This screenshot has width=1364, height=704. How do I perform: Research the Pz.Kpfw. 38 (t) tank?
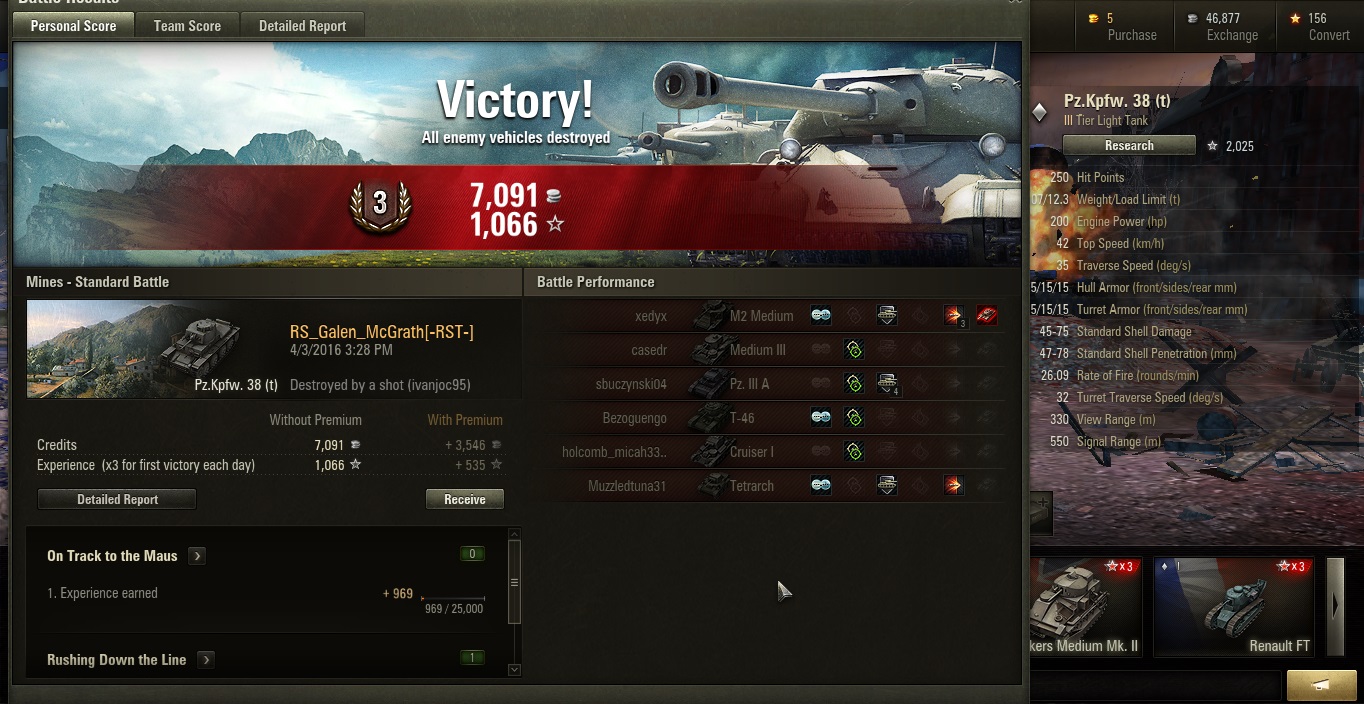point(1129,146)
